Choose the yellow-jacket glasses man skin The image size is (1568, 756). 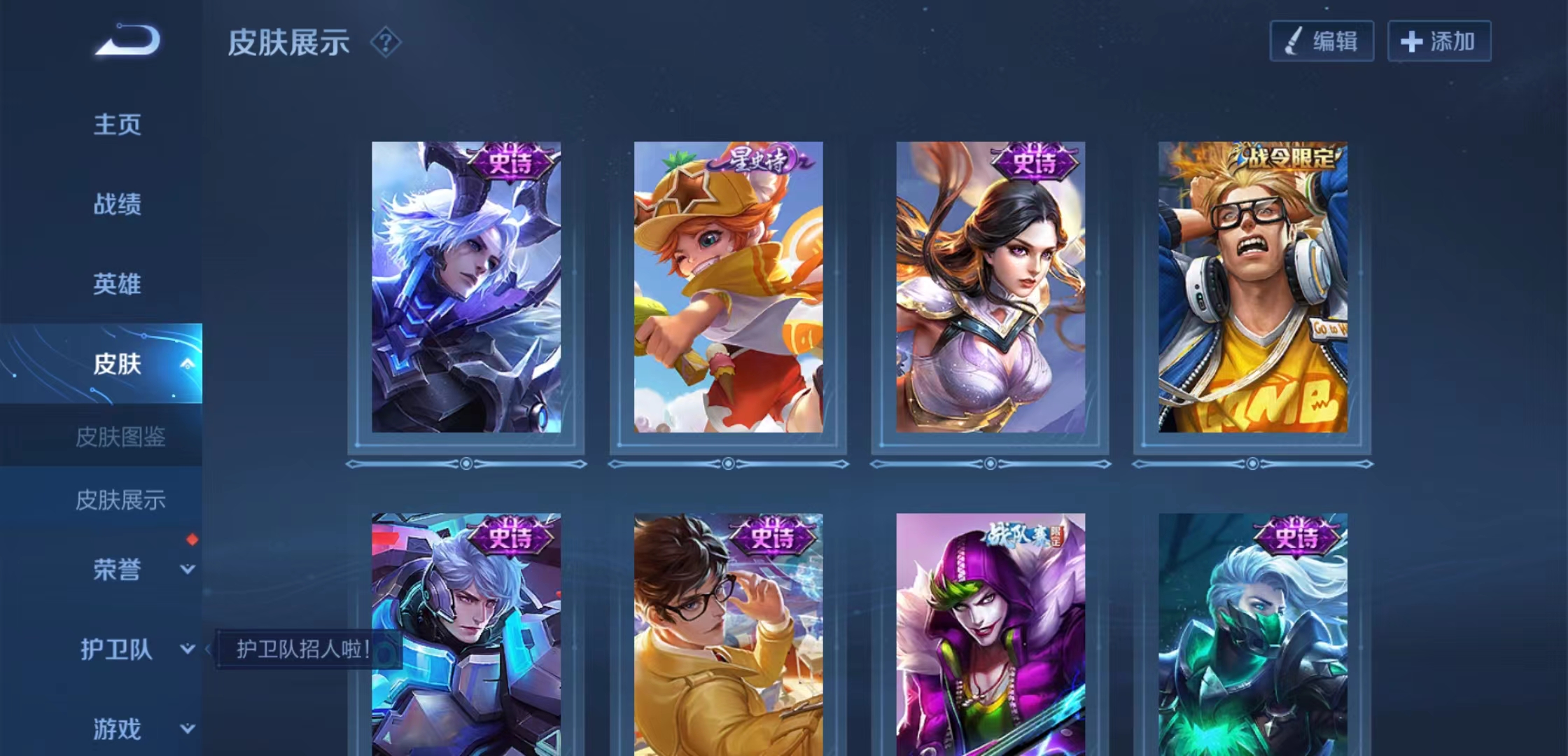[728, 634]
